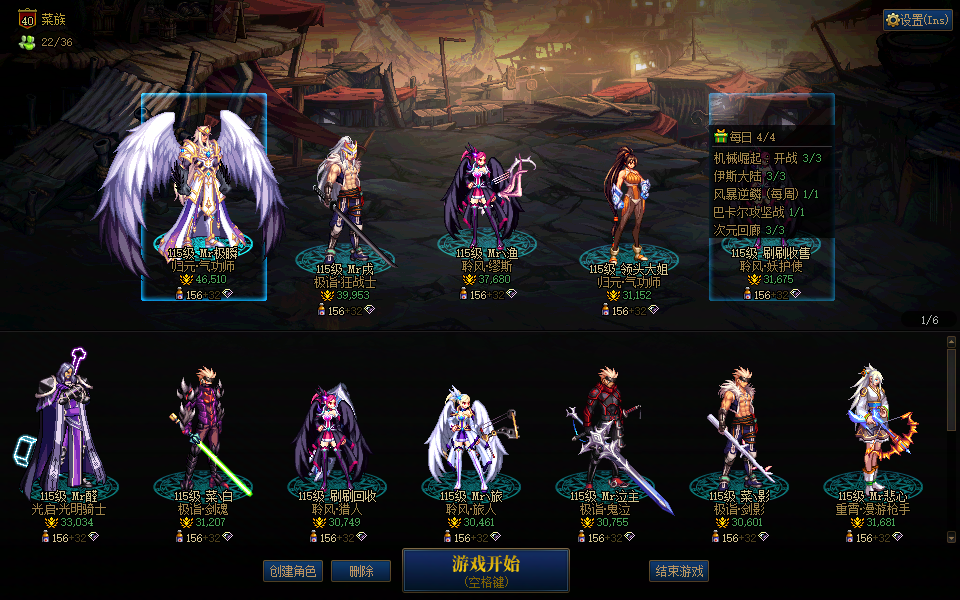Click the 菜族 adventure group level badge
Image resolution: width=960 pixels, height=600 pixels.
tap(27, 18)
